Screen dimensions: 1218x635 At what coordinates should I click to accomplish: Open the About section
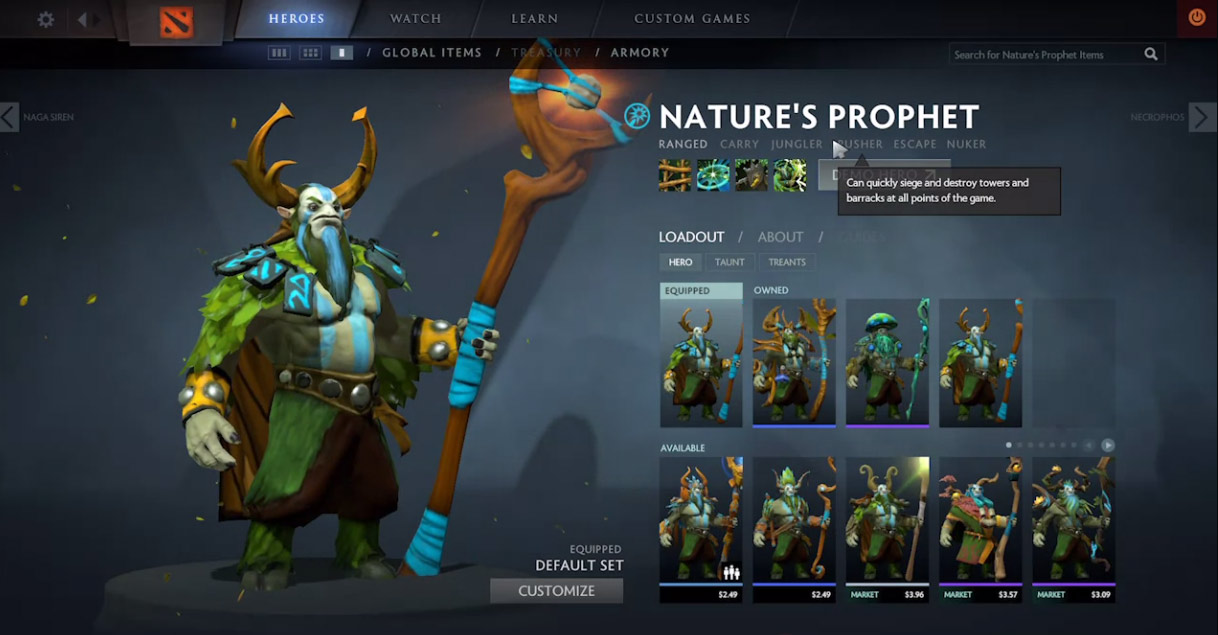coord(780,237)
